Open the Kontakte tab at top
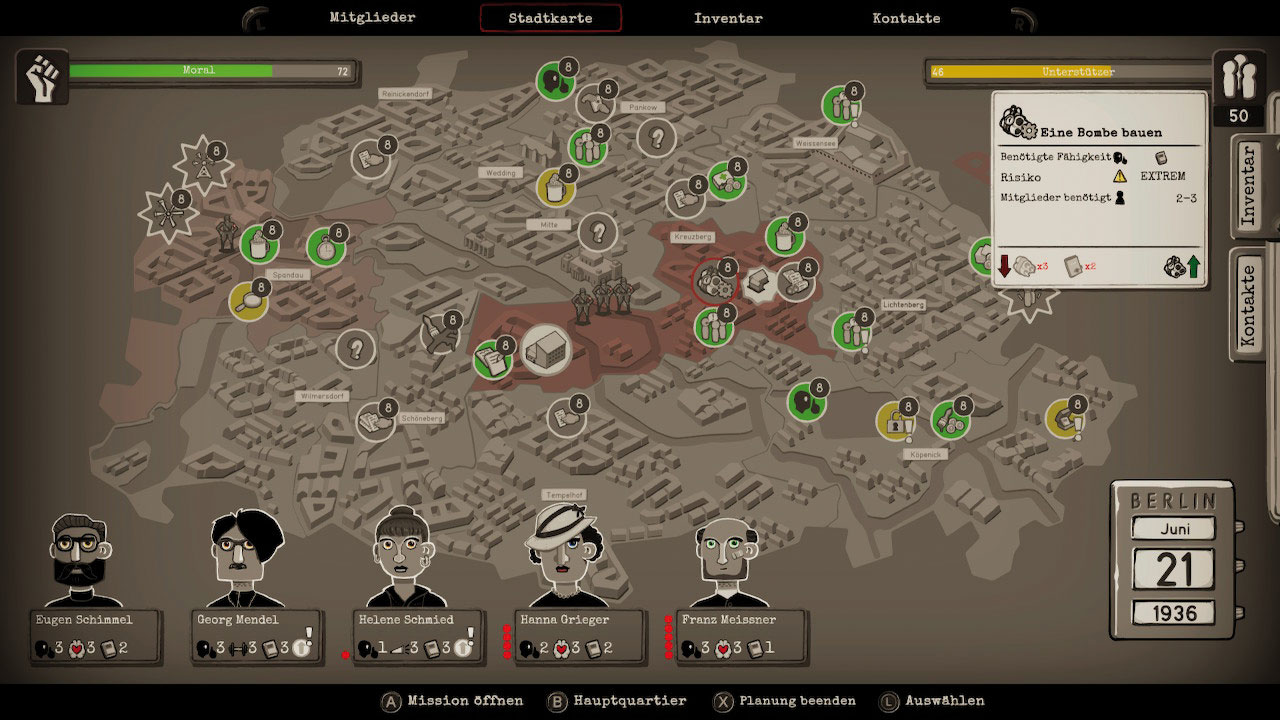This screenshot has width=1280, height=720. tap(906, 18)
